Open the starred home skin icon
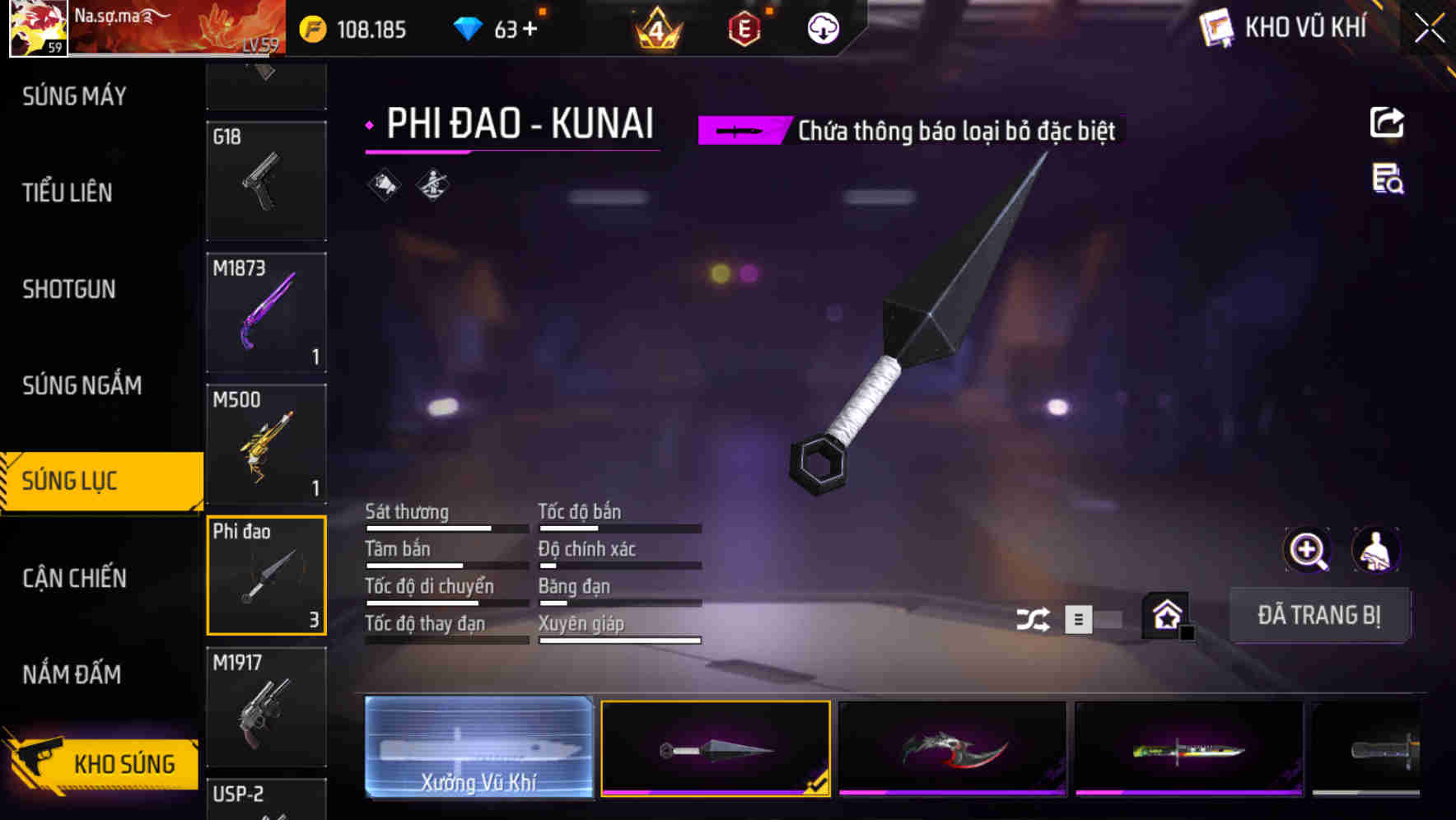Viewport: 1456px width, 820px height. click(1166, 616)
